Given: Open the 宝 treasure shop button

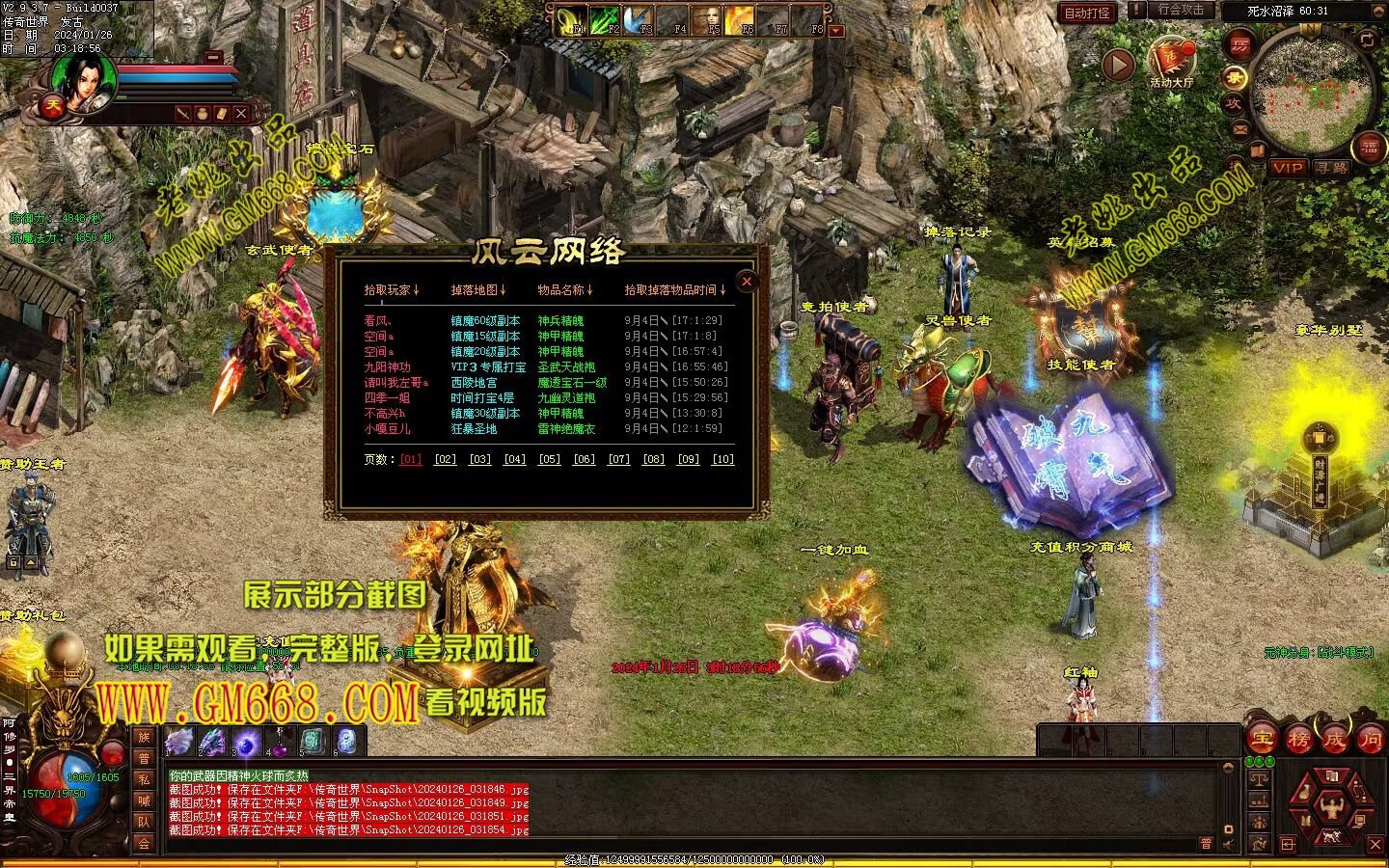Looking at the screenshot, I should [x=1263, y=739].
